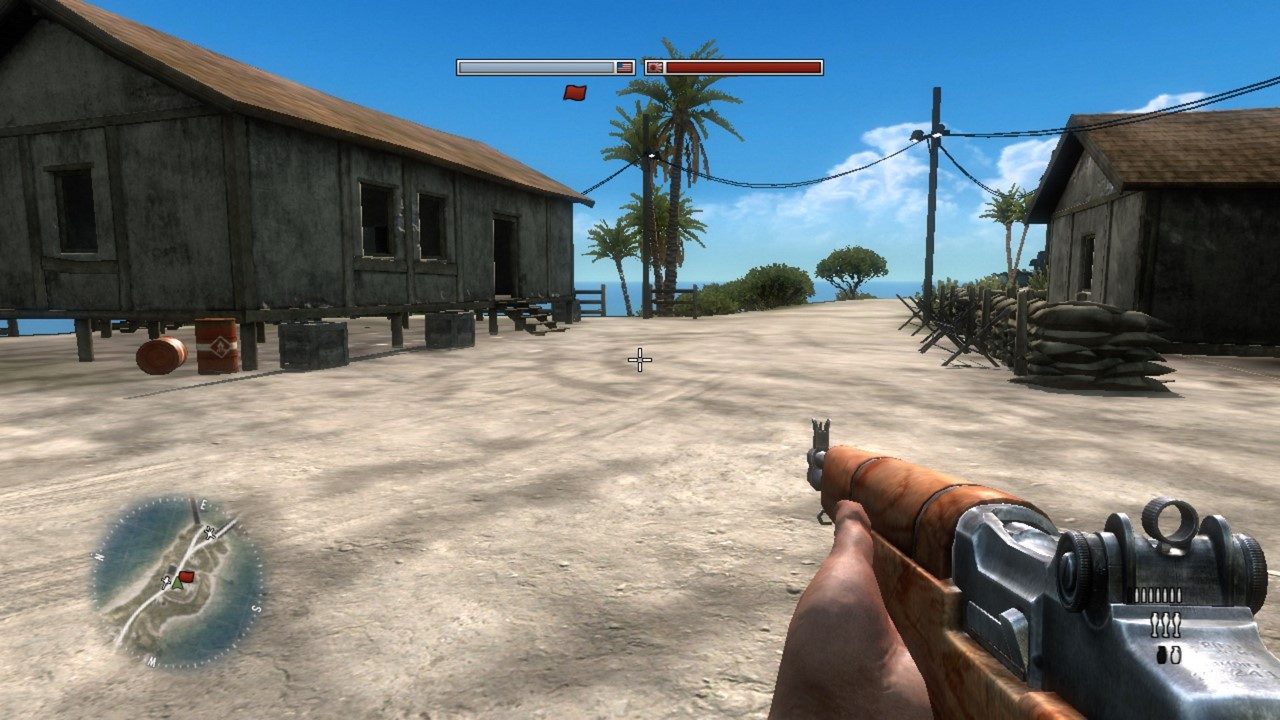Select the green player arrow on the minimap
1280x720 pixels.
(x=177, y=585)
